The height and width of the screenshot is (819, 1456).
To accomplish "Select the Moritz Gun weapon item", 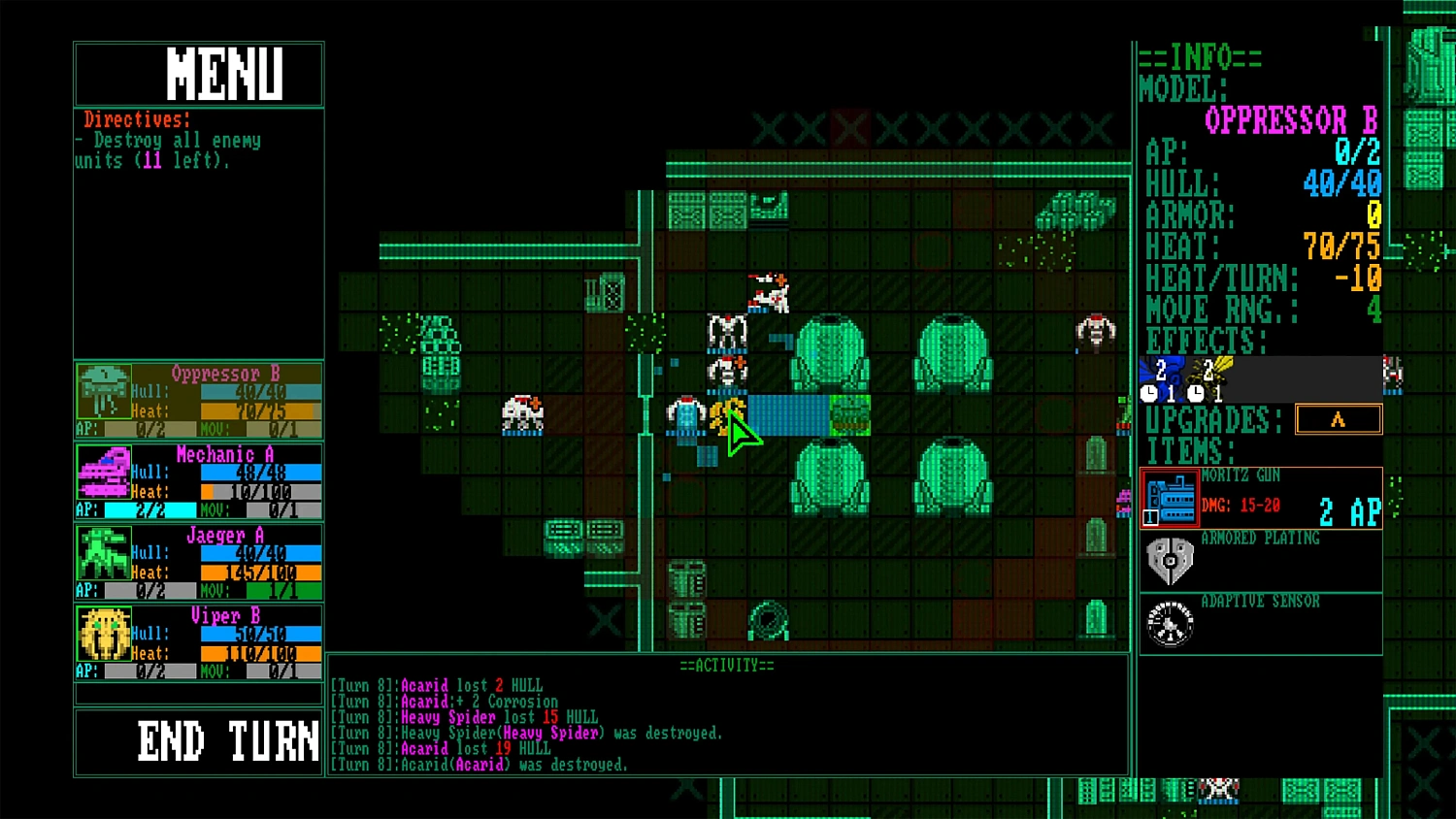I will (x=1171, y=498).
